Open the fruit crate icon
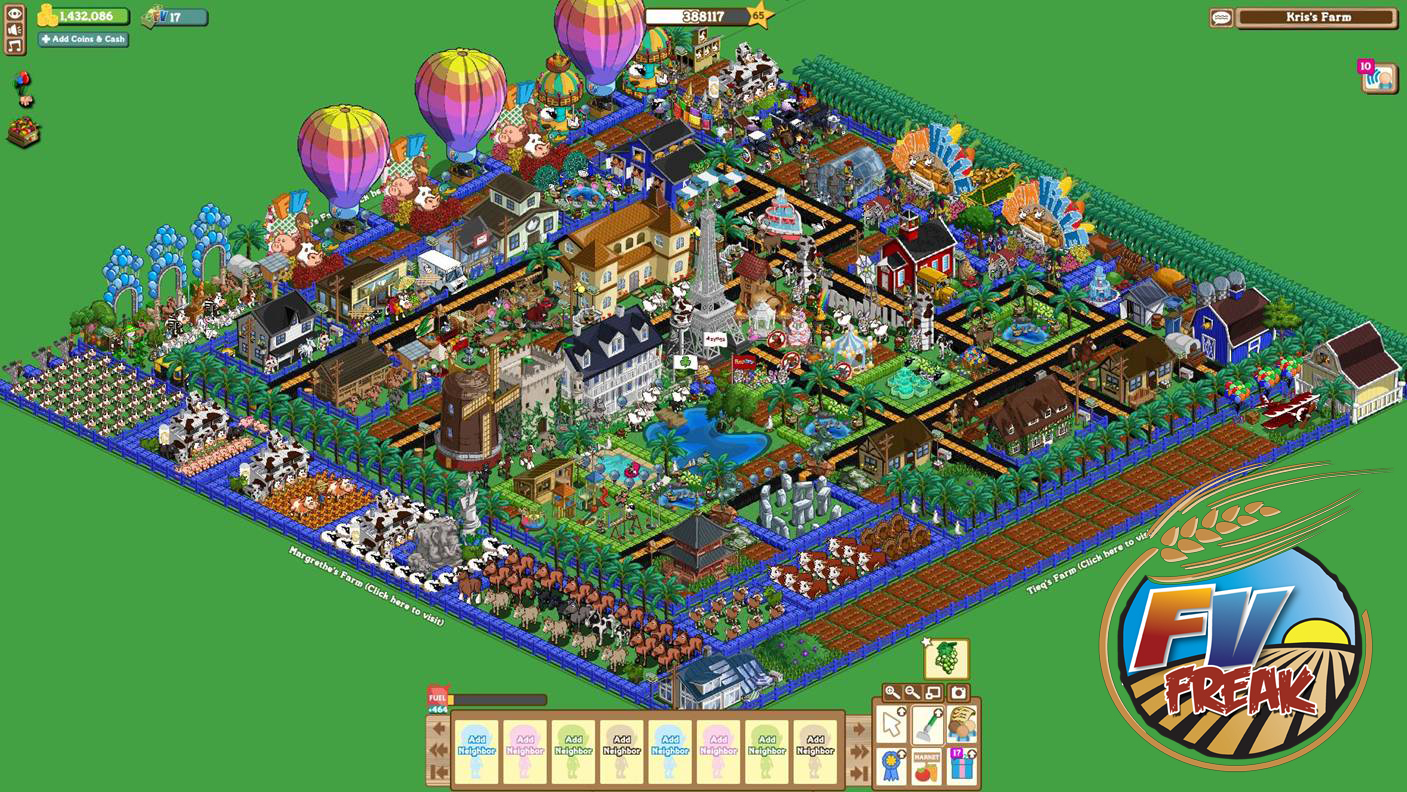This screenshot has width=1407, height=792. (22, 131)
